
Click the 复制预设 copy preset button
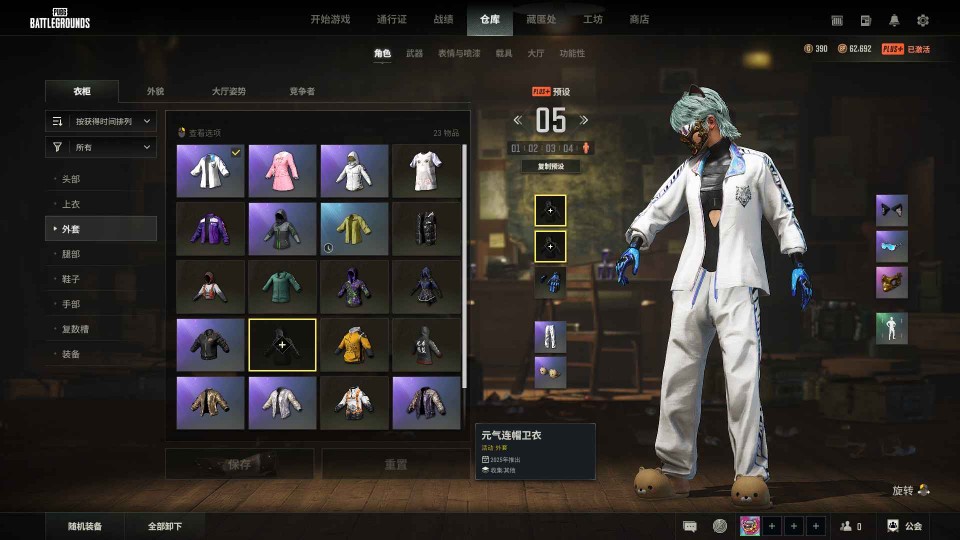pos(551,166)
